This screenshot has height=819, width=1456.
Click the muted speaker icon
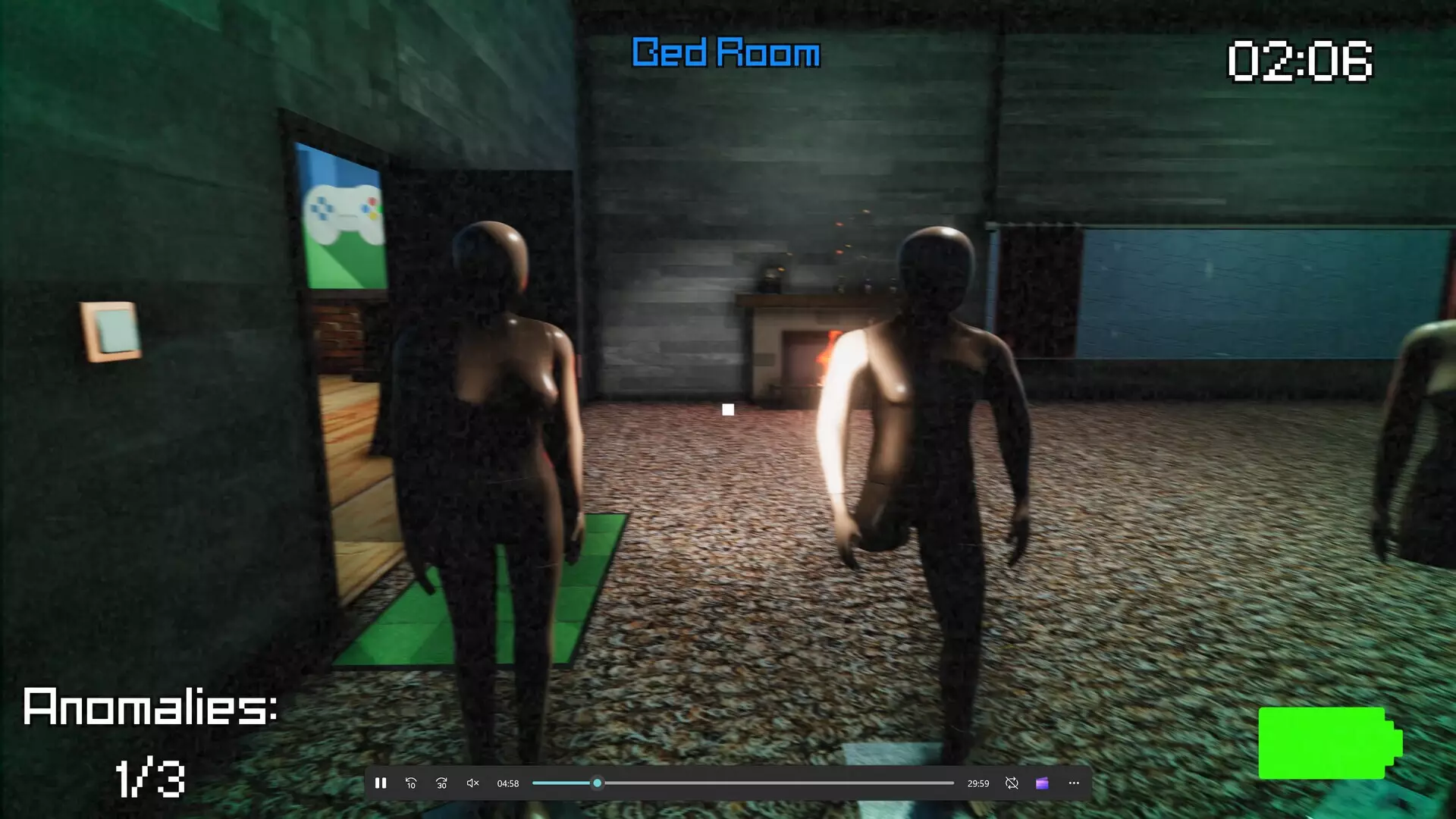click(472, 783)
